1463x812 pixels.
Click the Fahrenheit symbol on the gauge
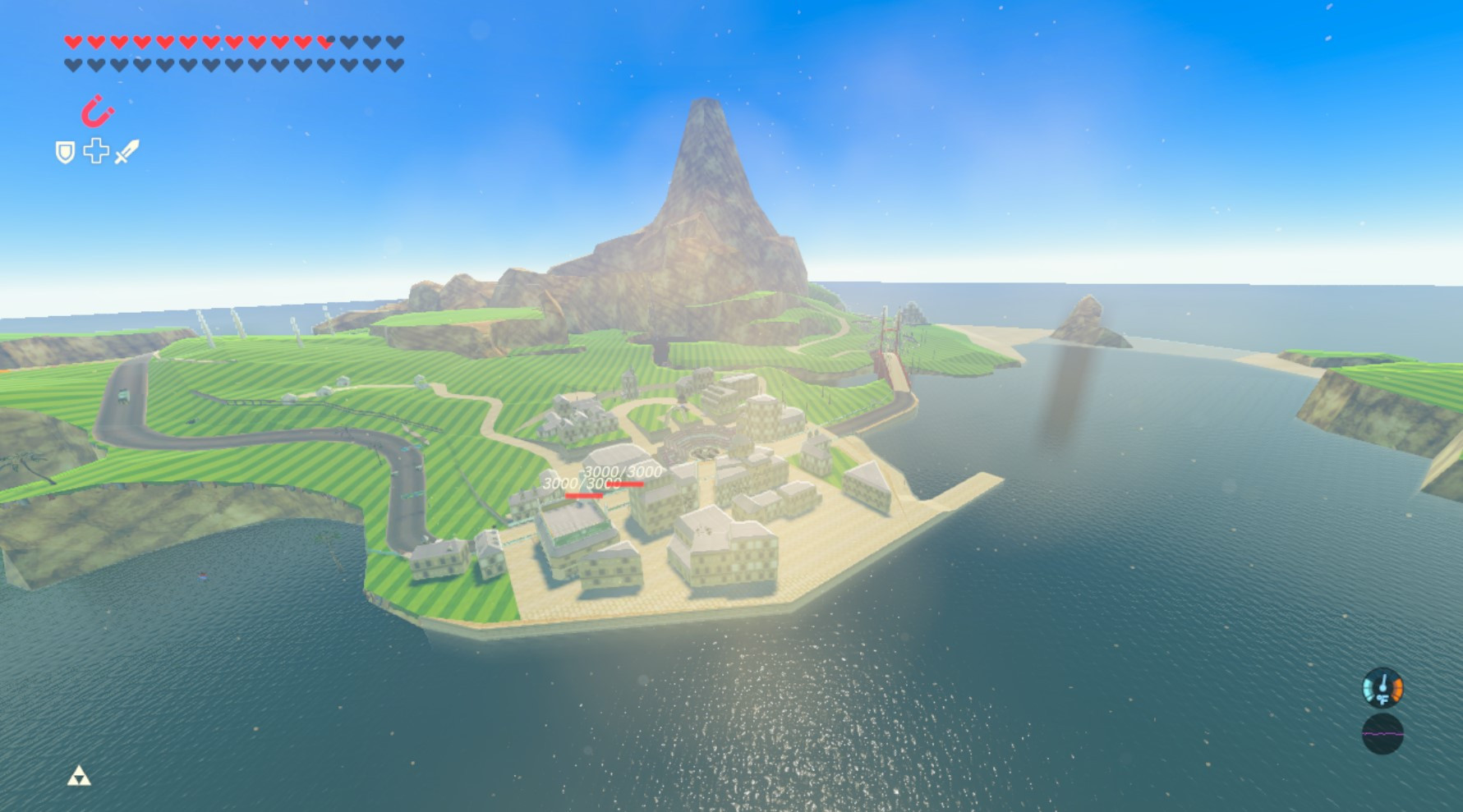coord(1382,698)
